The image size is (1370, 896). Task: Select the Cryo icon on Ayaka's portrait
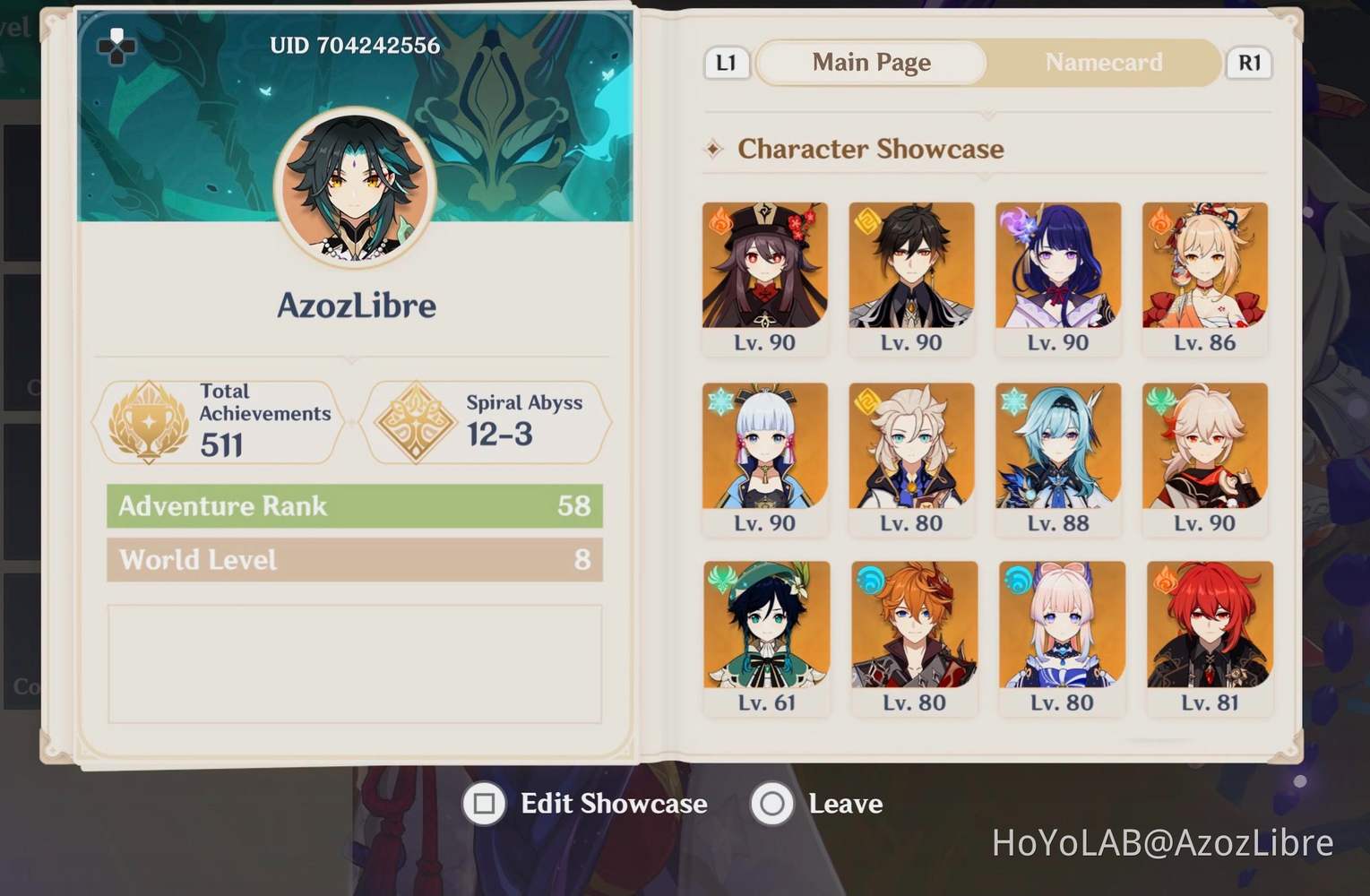[x=722, y=402]
